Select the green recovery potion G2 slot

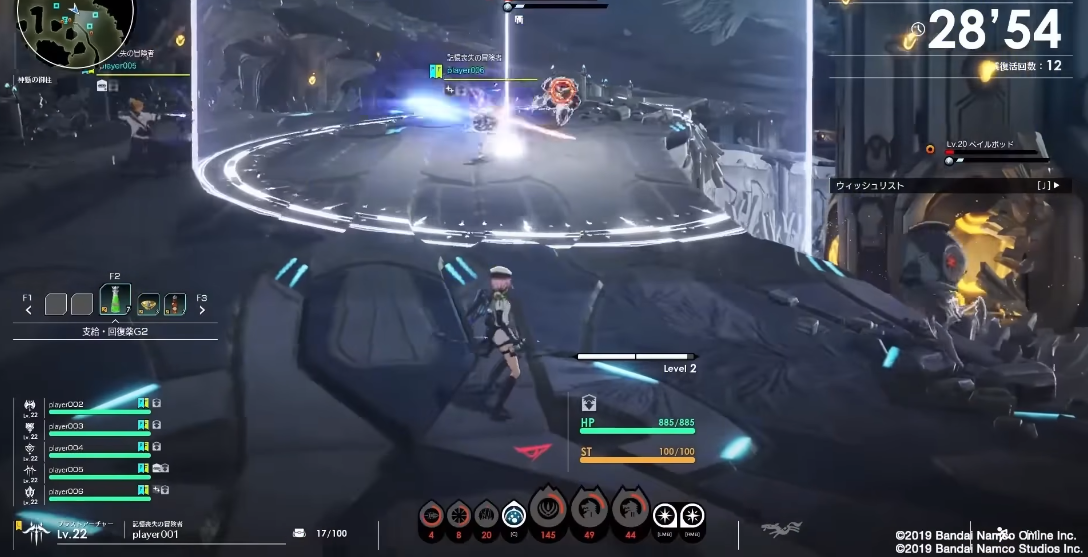(115, 301)
